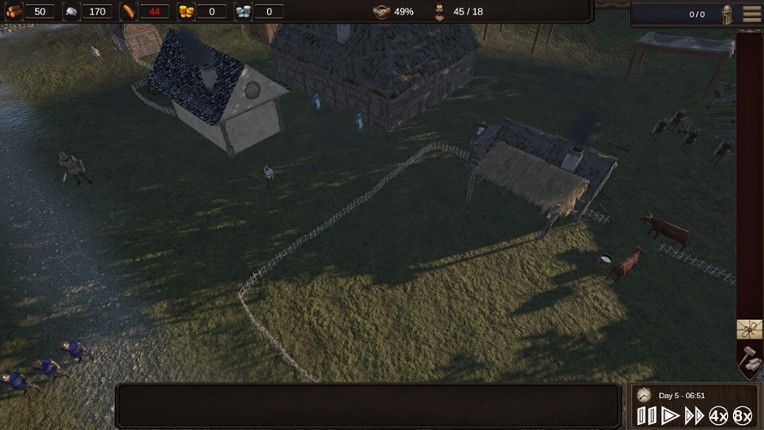
Task: Open the sealed letter messages icon
Action: coord(750,329)
